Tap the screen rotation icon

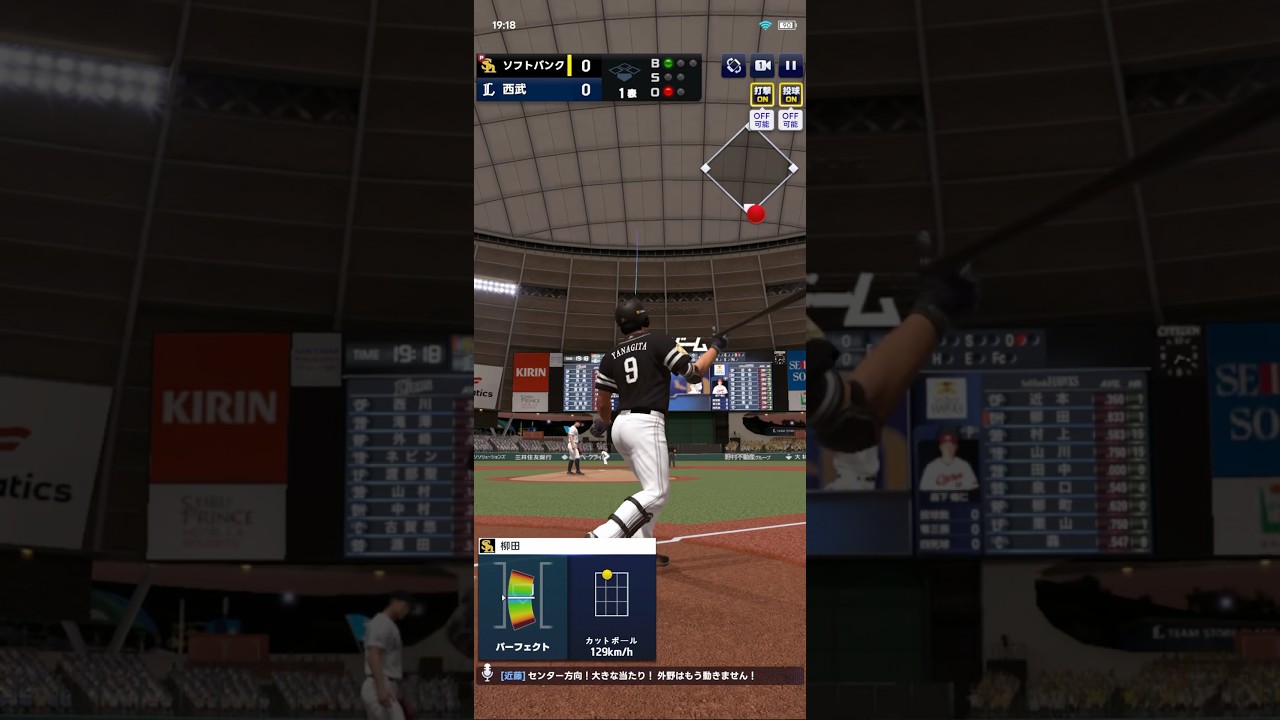point(734,66)
